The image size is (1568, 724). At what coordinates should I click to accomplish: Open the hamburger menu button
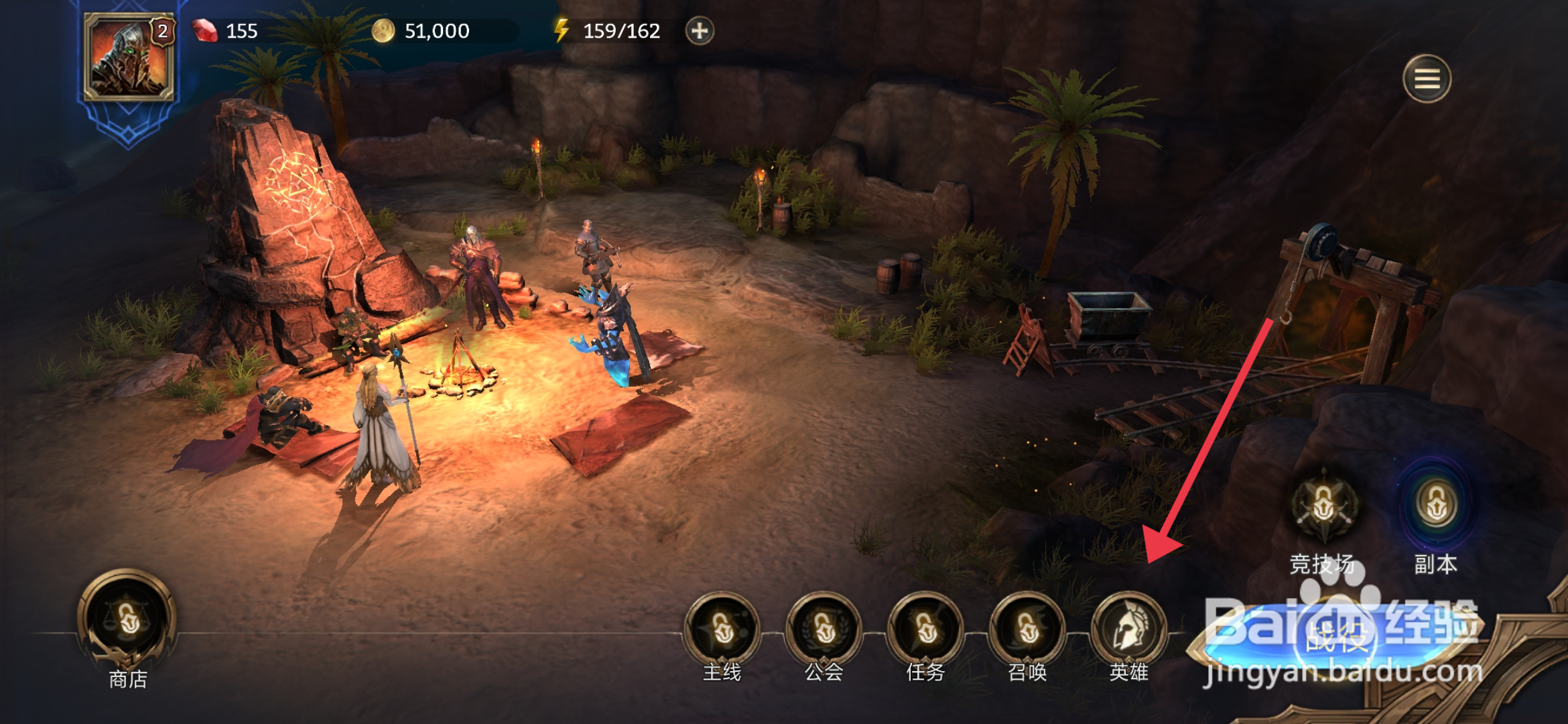click(x=1427, y=79)
